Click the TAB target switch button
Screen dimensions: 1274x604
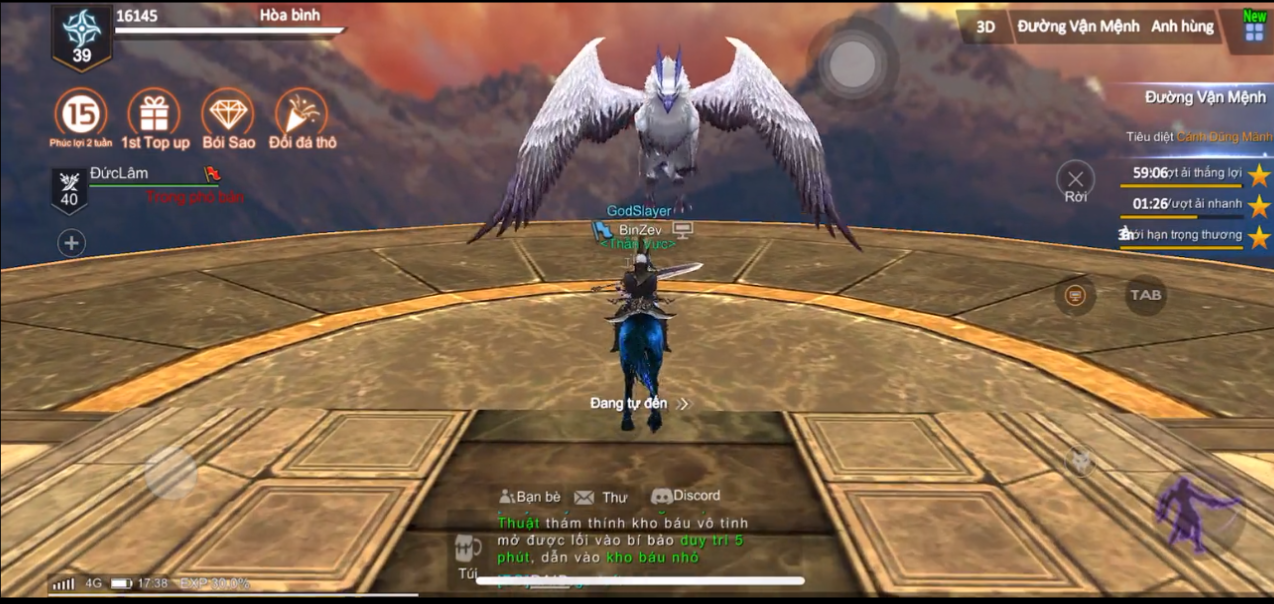coord(1145,295)
